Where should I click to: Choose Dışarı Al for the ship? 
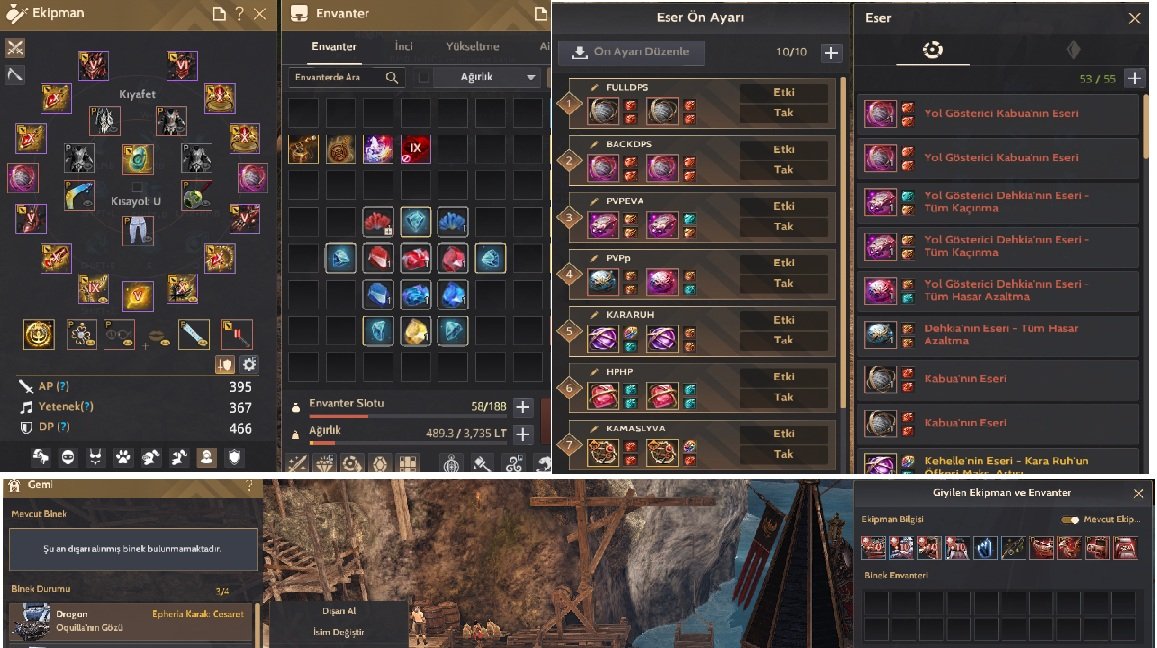coord(338,611)
